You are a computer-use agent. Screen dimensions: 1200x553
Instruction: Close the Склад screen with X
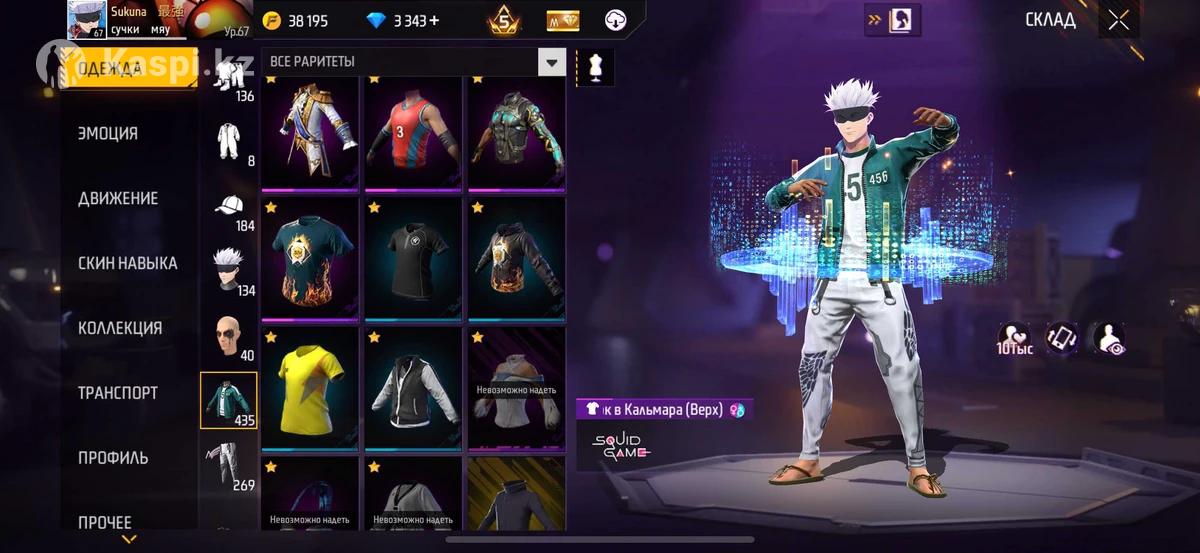point(1118,20)
